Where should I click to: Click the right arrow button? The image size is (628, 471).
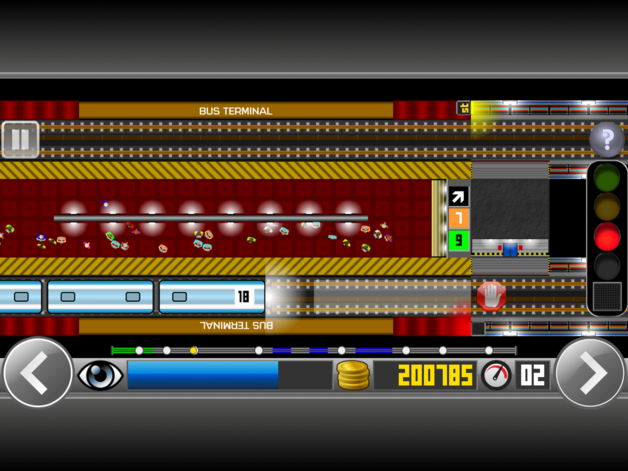(591, 373)
